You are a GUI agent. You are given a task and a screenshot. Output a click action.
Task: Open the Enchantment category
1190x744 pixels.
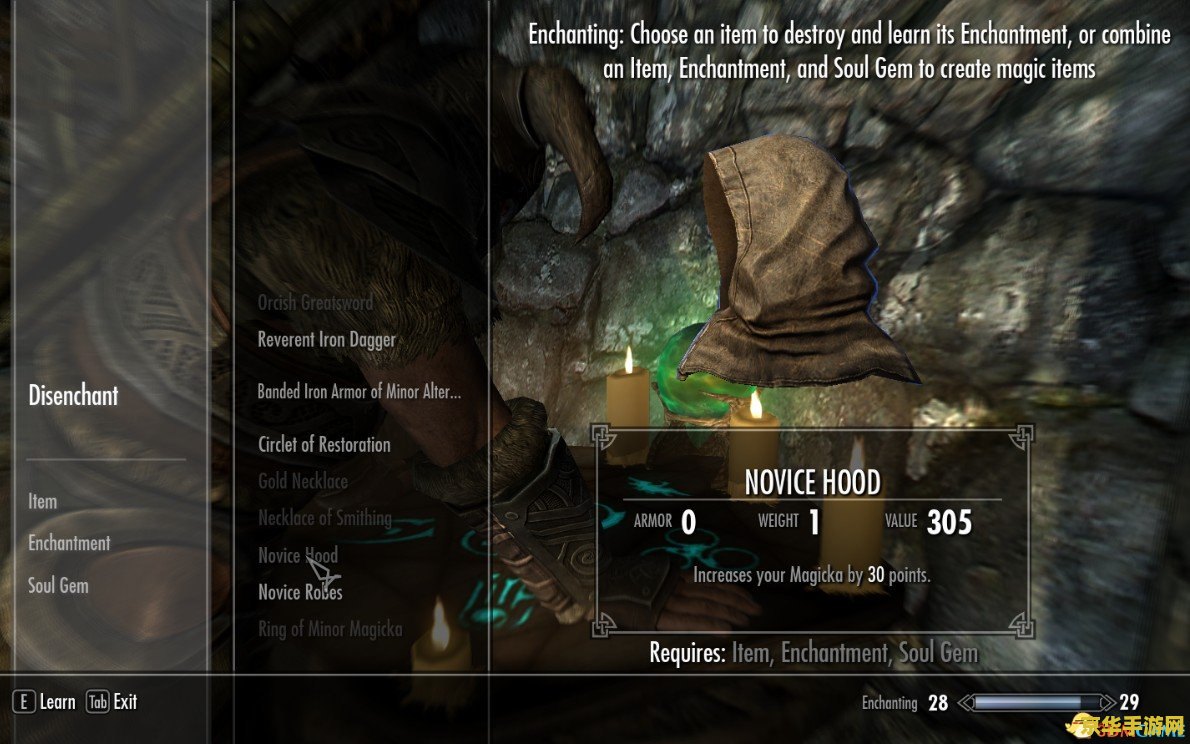(69, 544)
